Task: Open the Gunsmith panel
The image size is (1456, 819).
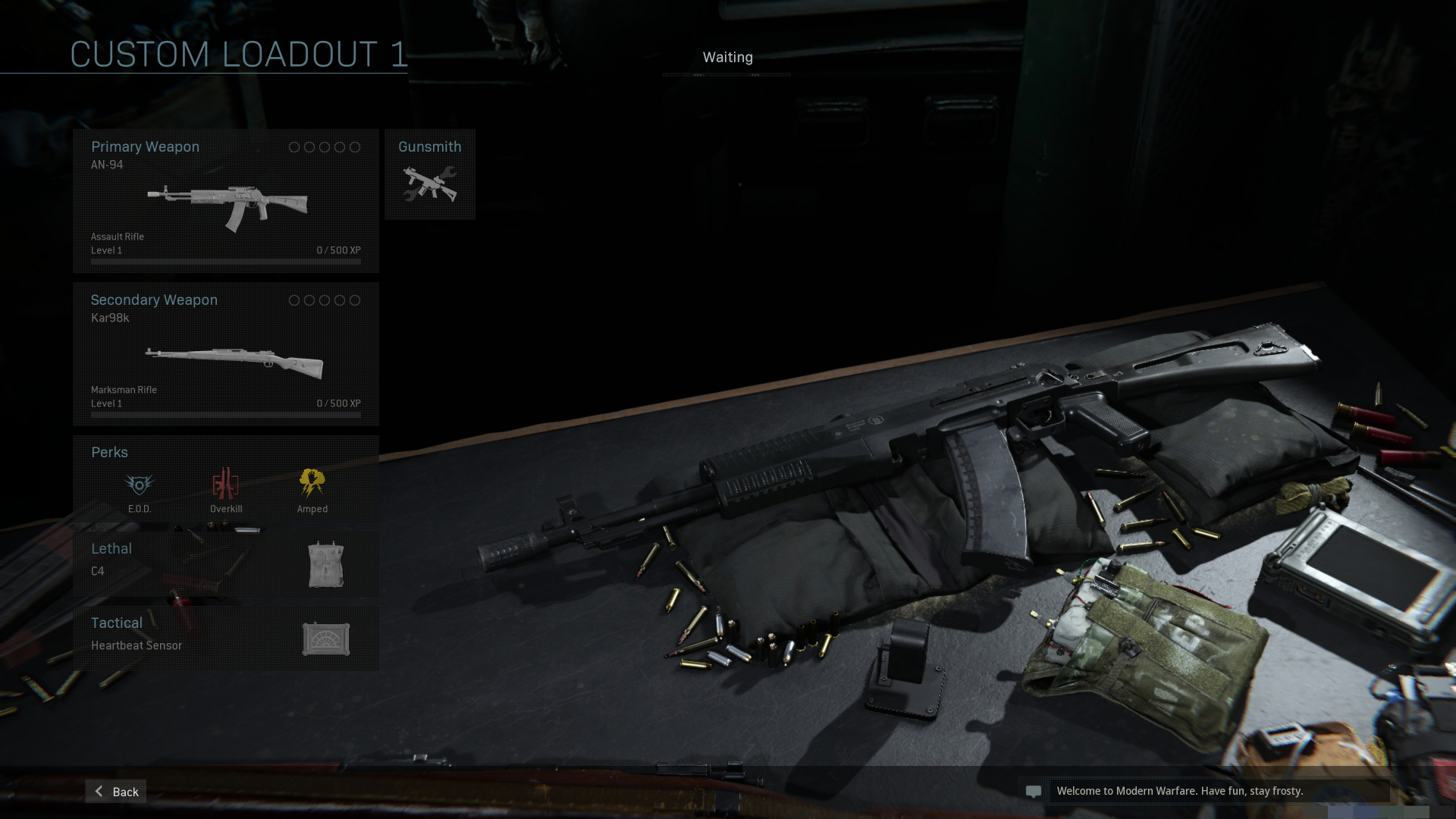Action: 430,174
